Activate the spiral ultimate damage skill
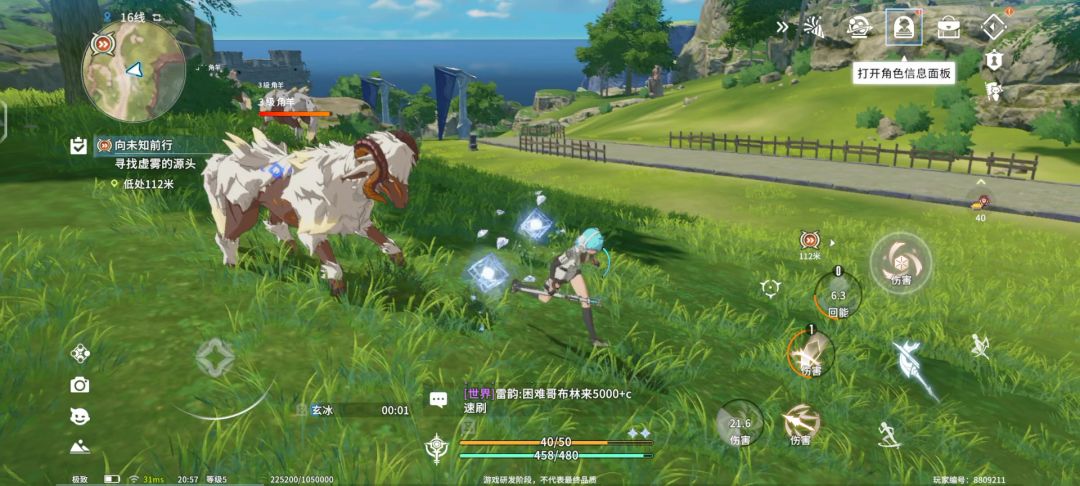 (x=900, y=263)
